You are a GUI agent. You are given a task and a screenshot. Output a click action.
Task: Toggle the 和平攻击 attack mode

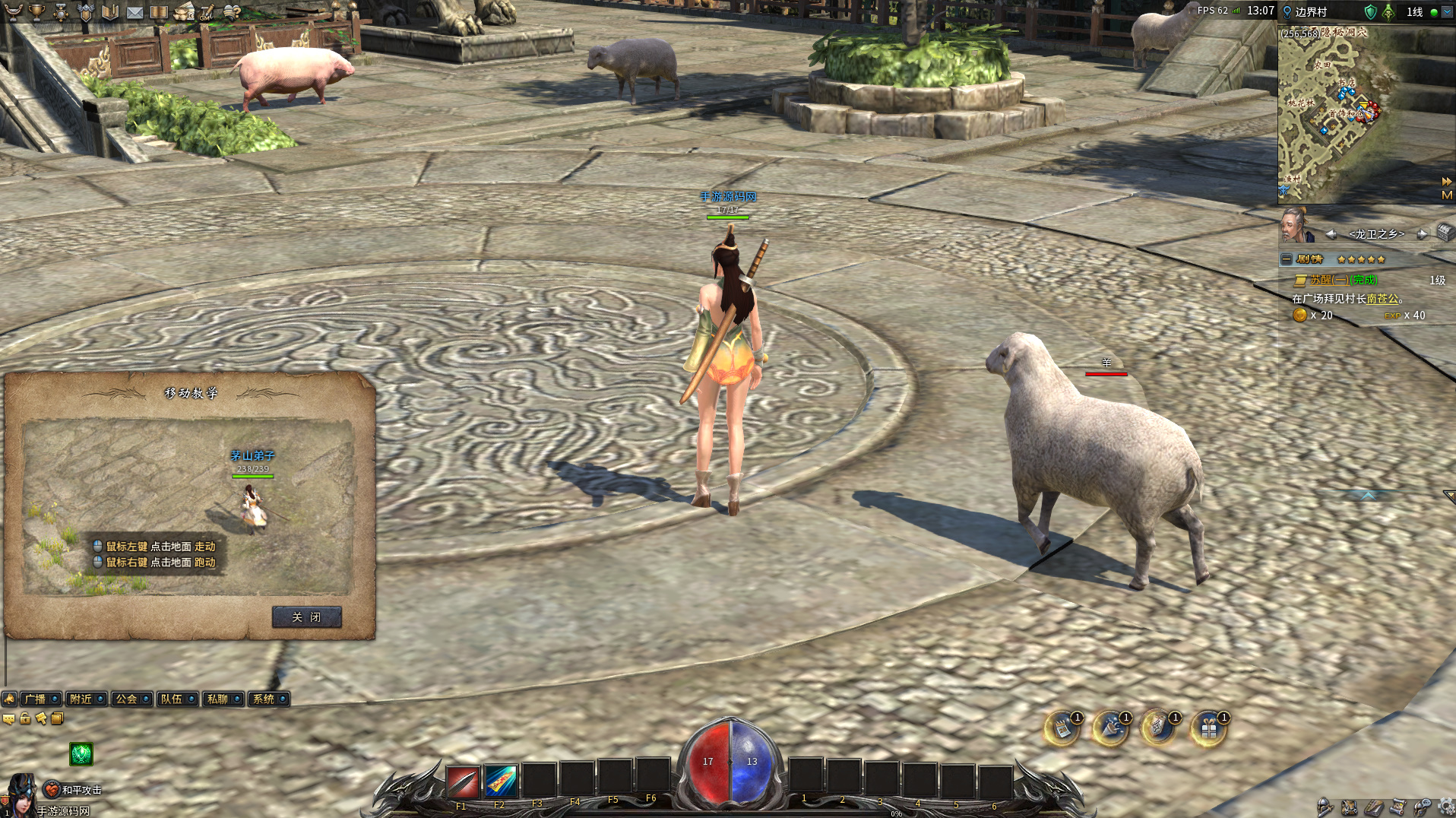click(x=52, y=790)
